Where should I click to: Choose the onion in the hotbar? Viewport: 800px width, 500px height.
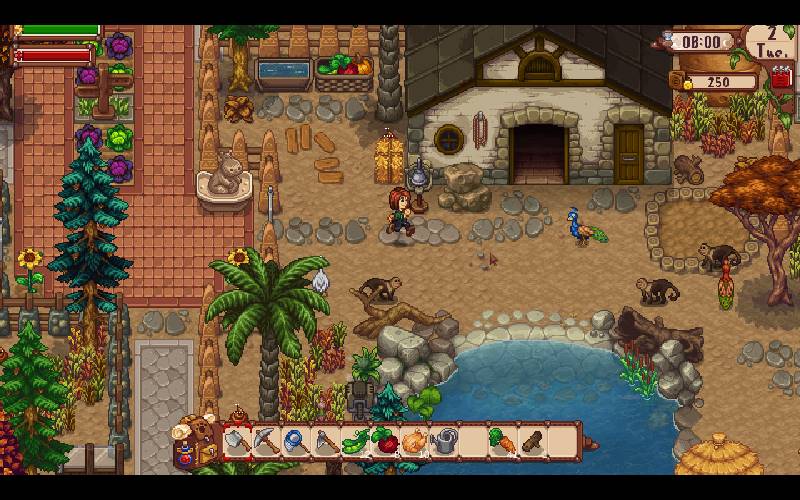coord(415,441)
